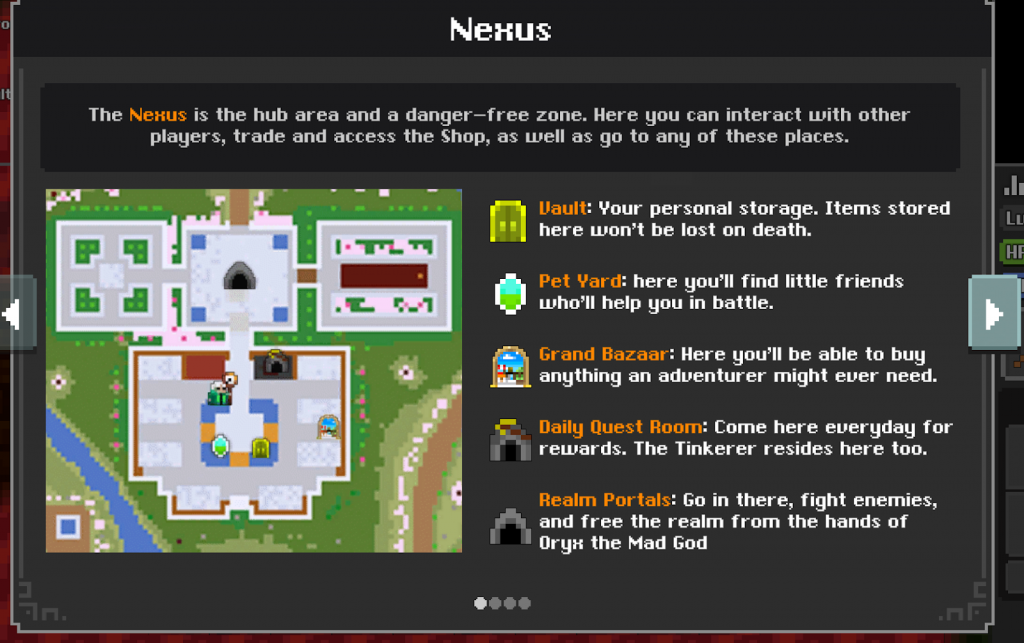
Task: Jump to the last tutorial page dot
Action: 524,603
